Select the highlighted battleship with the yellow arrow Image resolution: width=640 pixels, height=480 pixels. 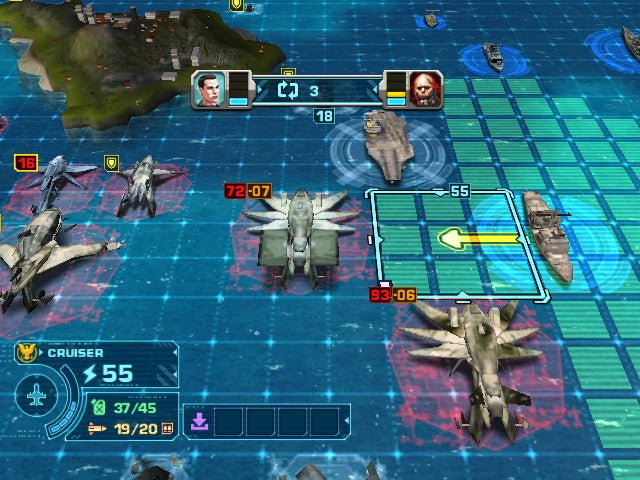547,235
